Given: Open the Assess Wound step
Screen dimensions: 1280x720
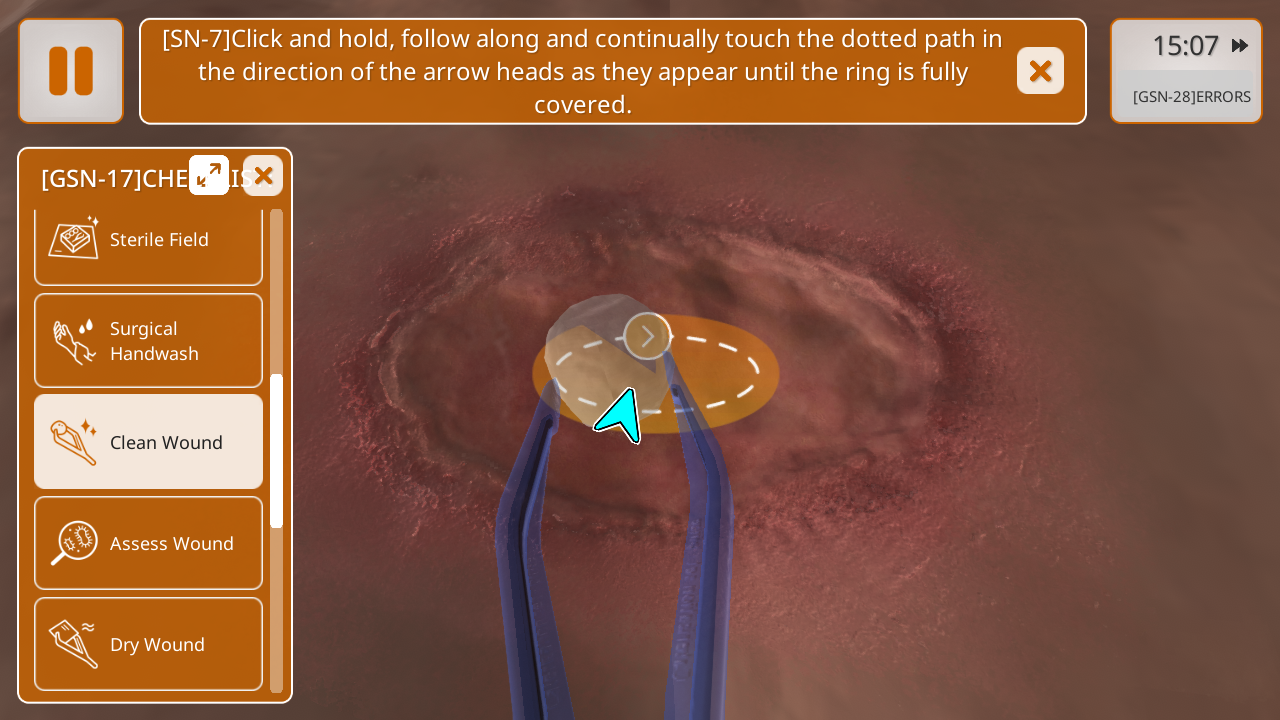Looking at the screenshot, I should click(148, 543).
